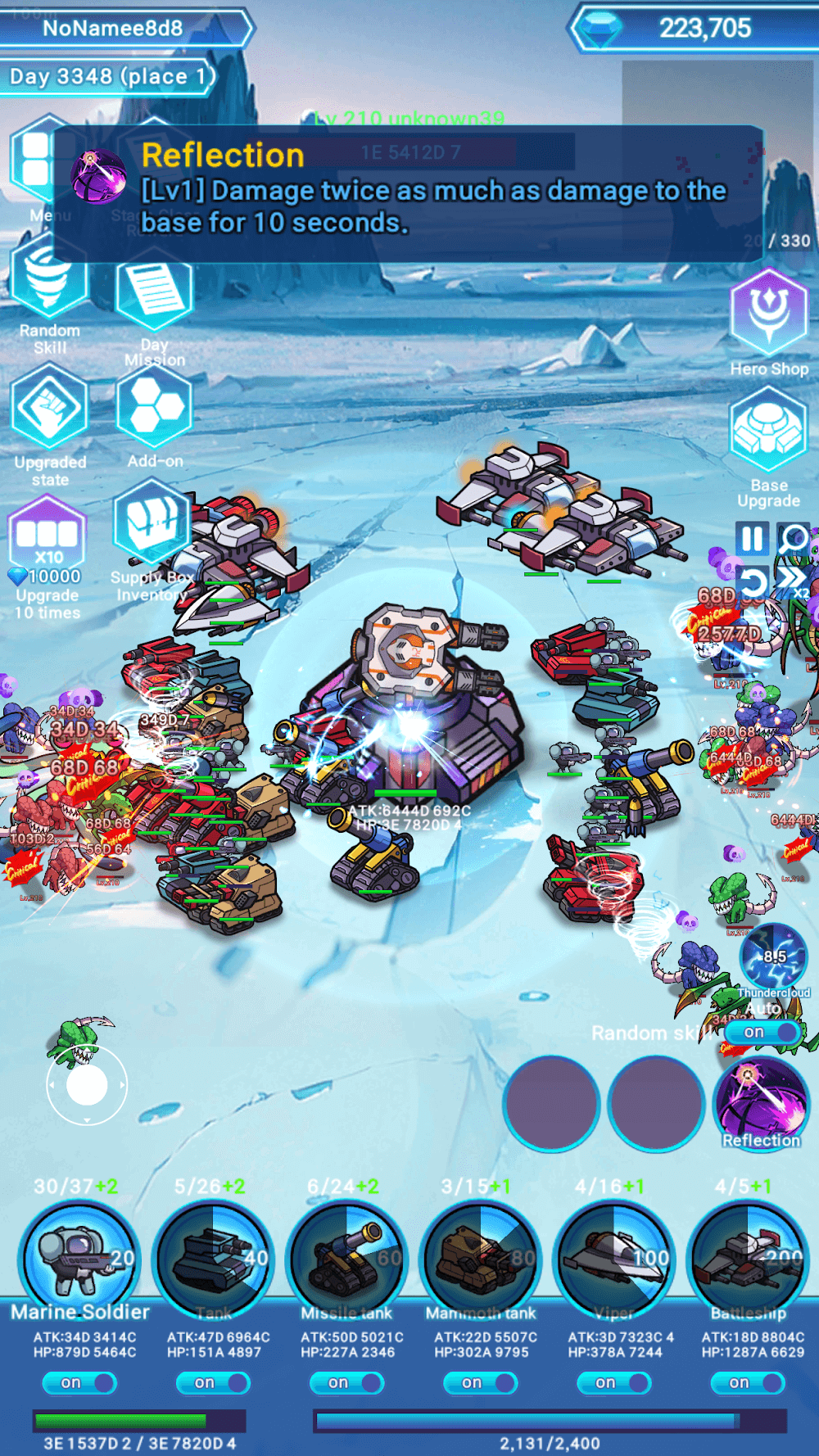Switch off the Tank production toggle
The width and height of the screenshot is (819, 1456).
213,1382
